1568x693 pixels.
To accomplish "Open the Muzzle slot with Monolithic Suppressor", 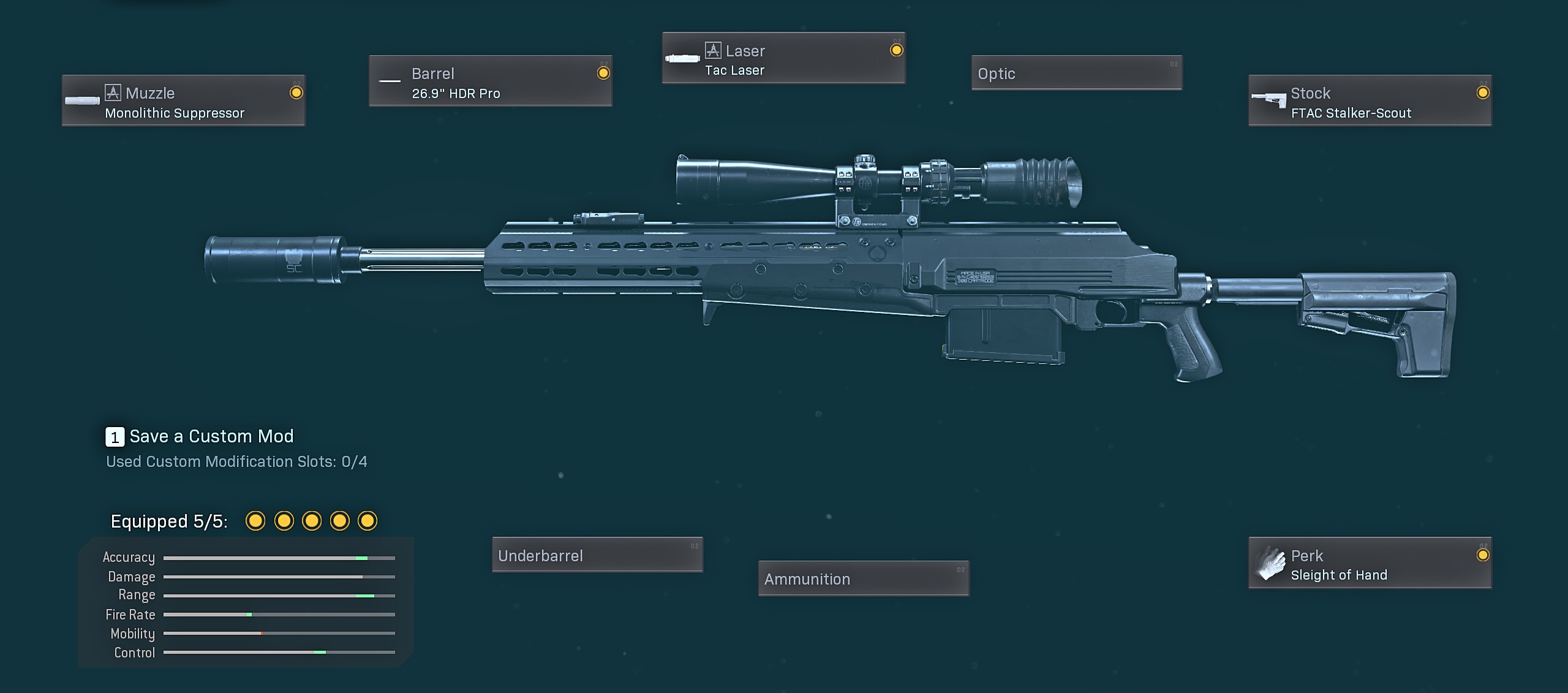I will (183, 101).
